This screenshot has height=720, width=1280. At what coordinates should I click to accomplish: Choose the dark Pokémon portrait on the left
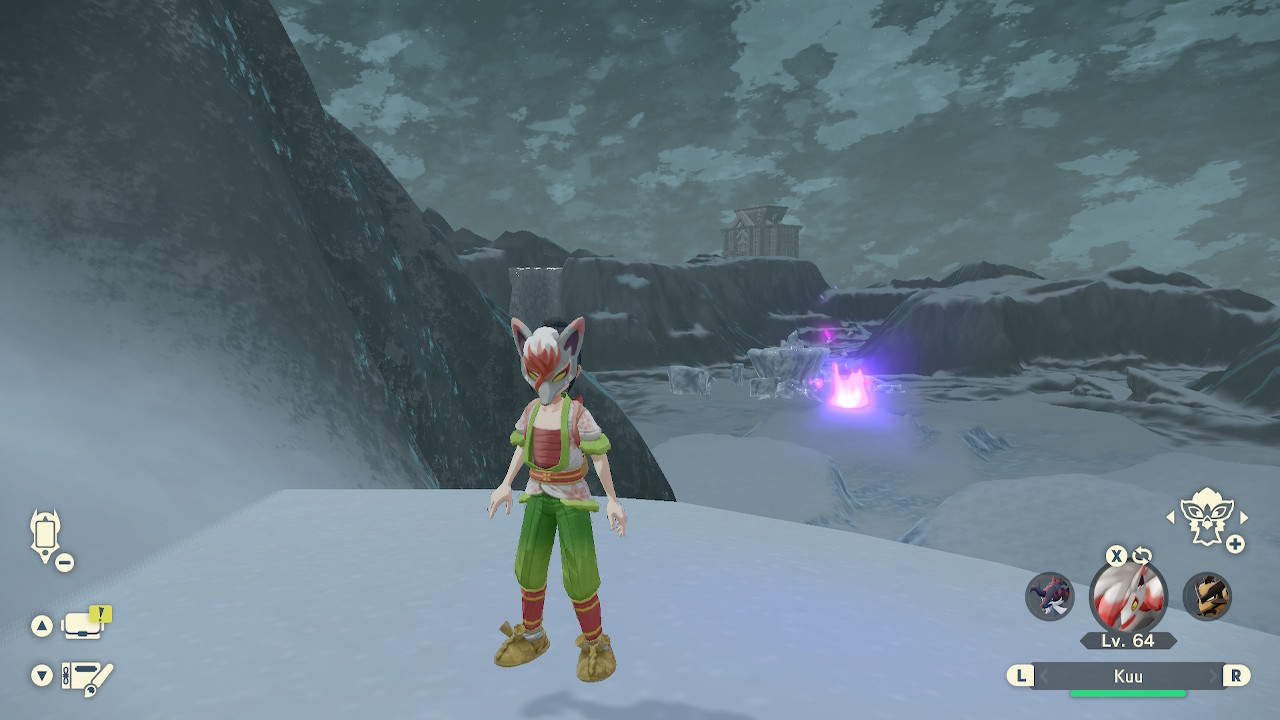pos(1049,597)
